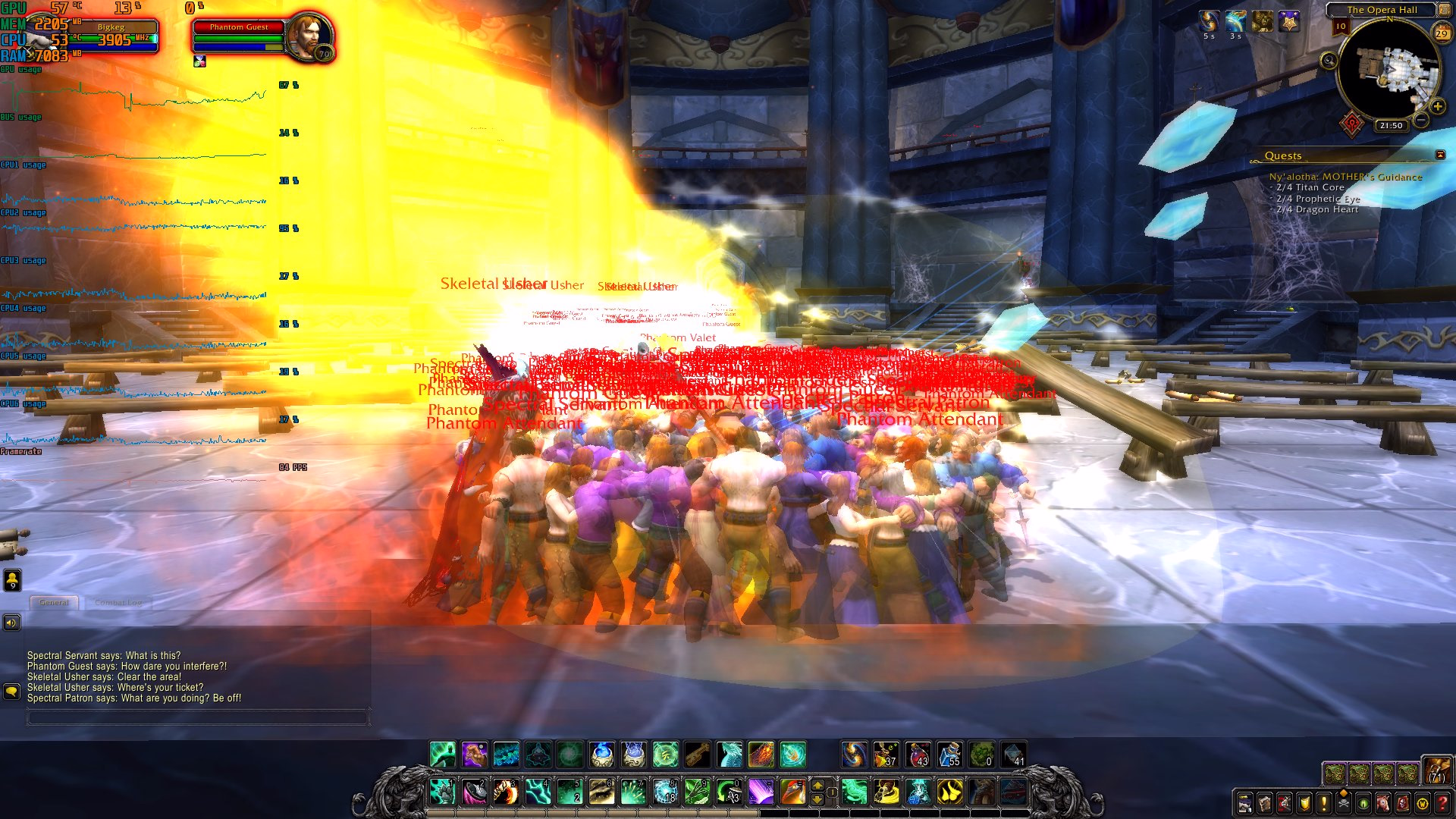
Task: Open the General chat tab
Action: (54, 602)
